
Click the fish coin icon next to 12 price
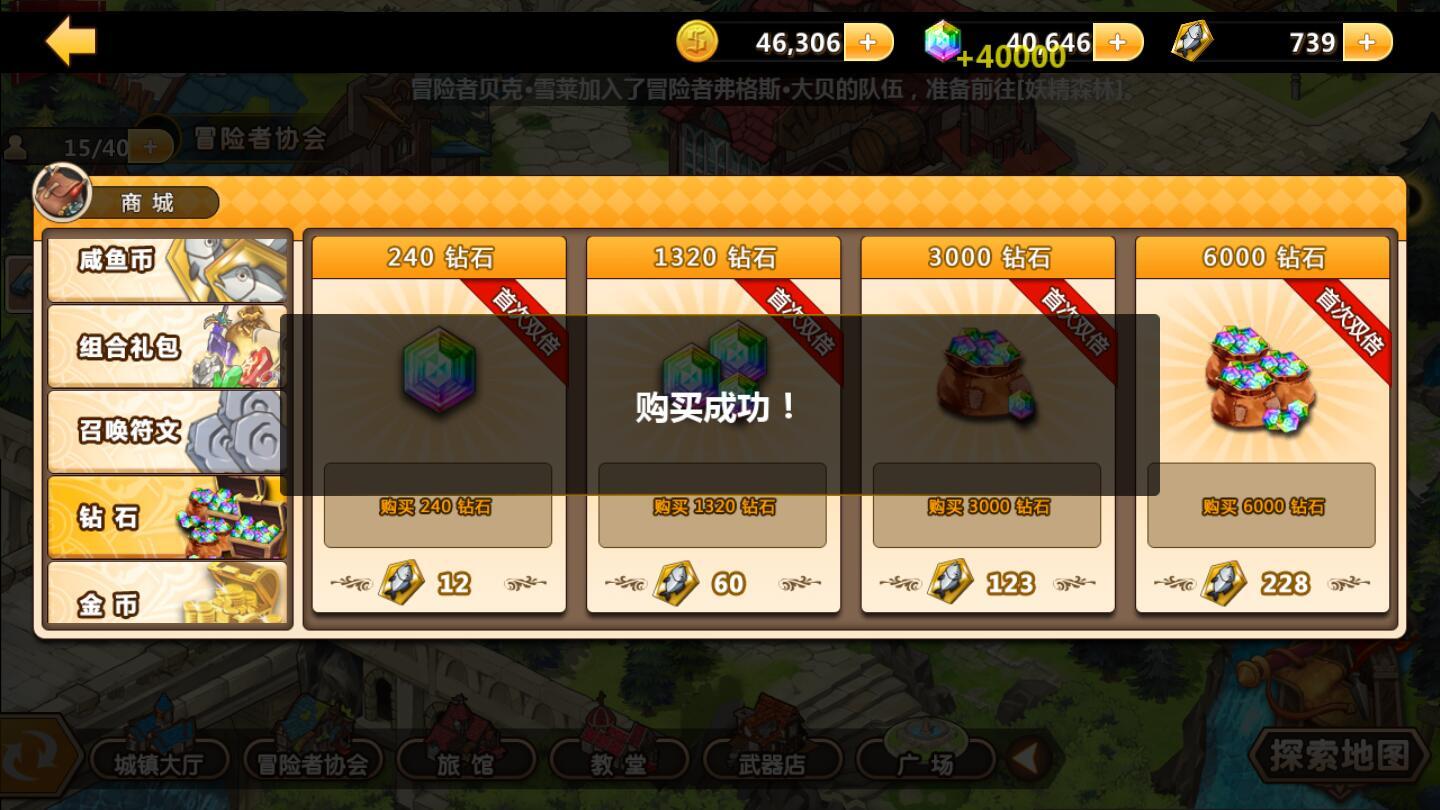(x=403, y=581)
